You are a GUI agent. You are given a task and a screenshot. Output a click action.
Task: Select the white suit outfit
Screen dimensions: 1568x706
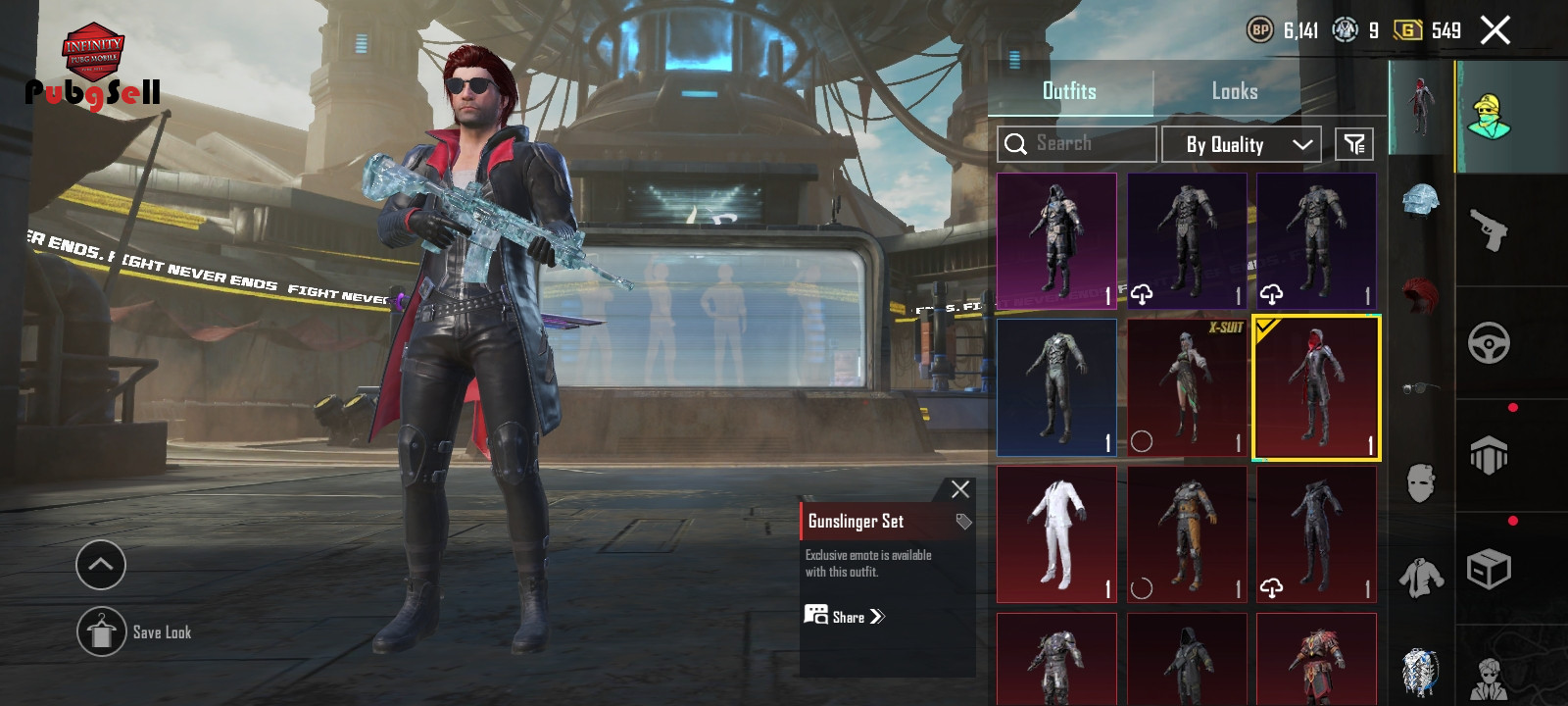click(1056, 534)
